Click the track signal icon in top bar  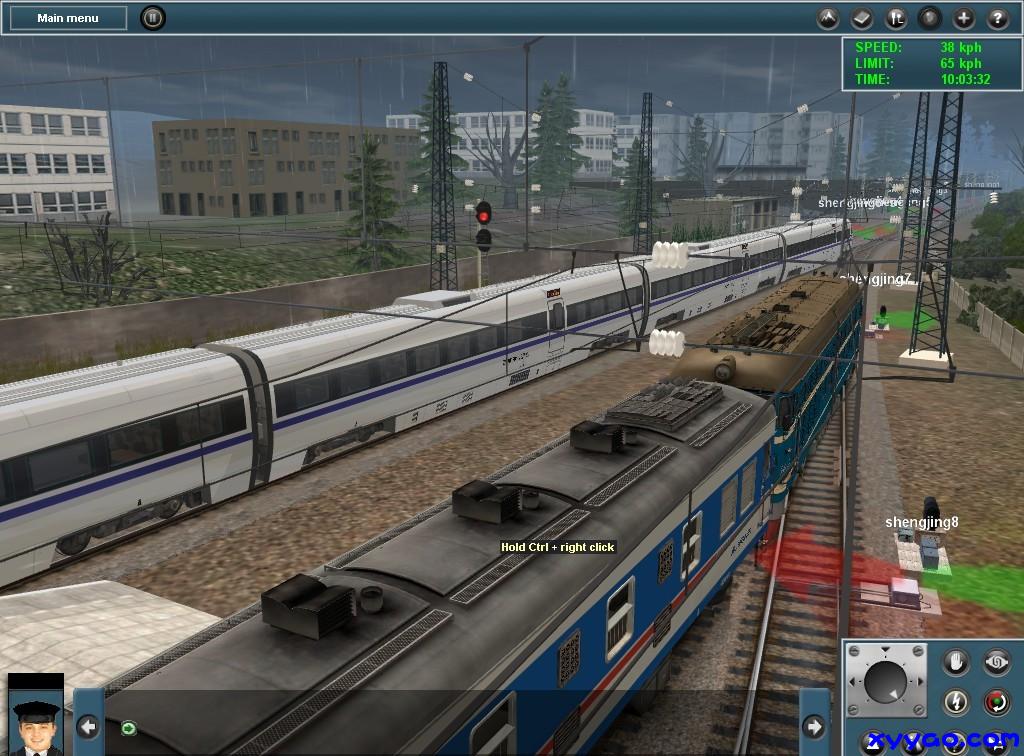click(x=896, y=18)
